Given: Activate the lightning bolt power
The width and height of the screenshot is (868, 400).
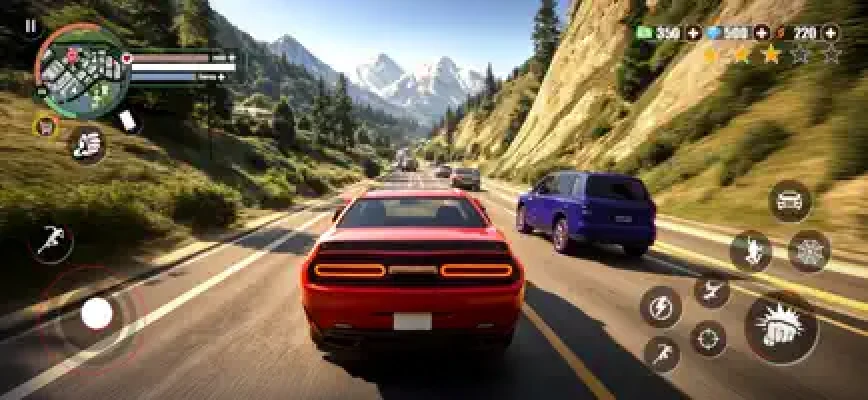Looking at the screenshot, I should [x=660, y=307].
